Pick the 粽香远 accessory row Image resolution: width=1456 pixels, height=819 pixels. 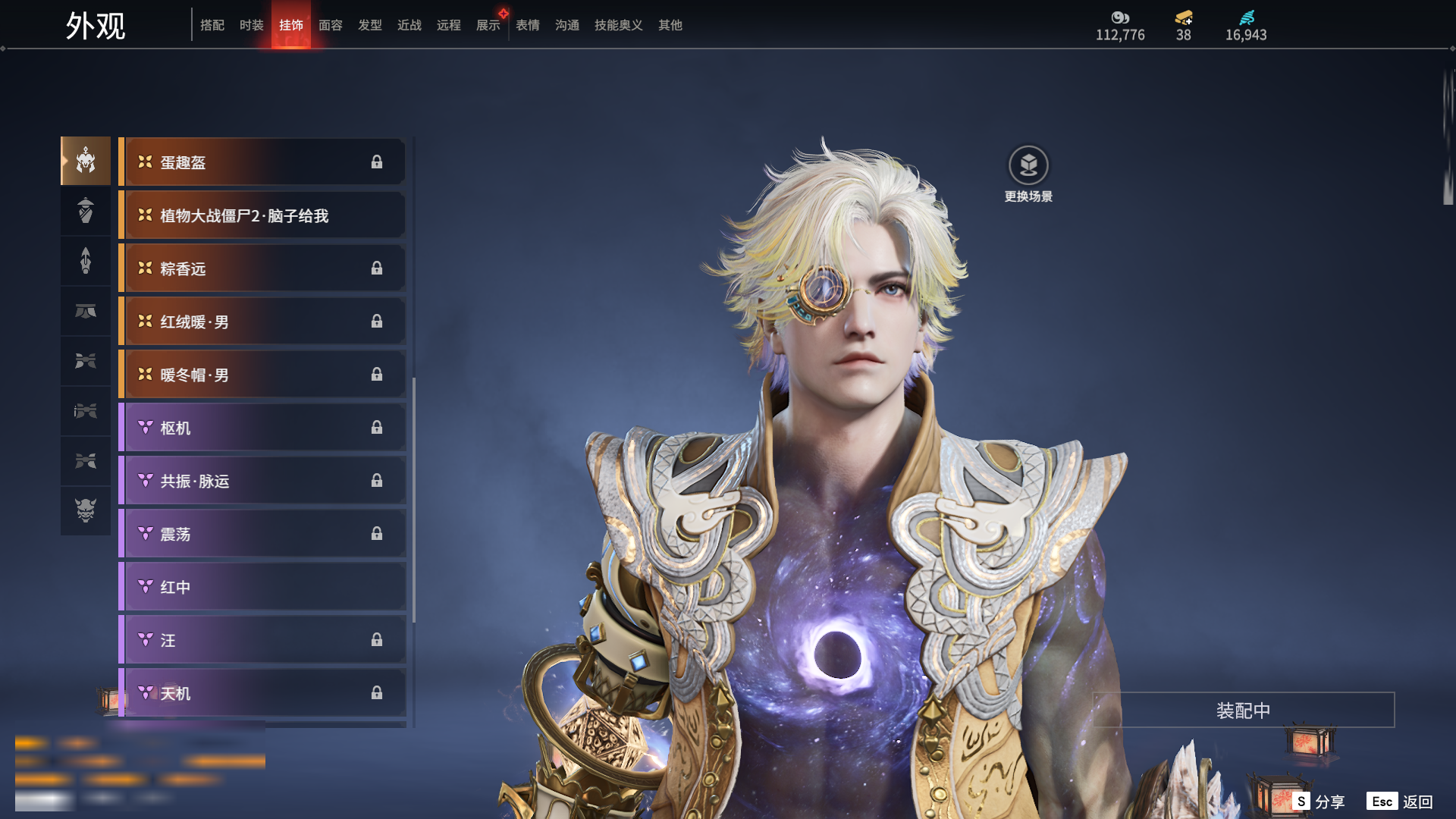click(x=262, y=268)
